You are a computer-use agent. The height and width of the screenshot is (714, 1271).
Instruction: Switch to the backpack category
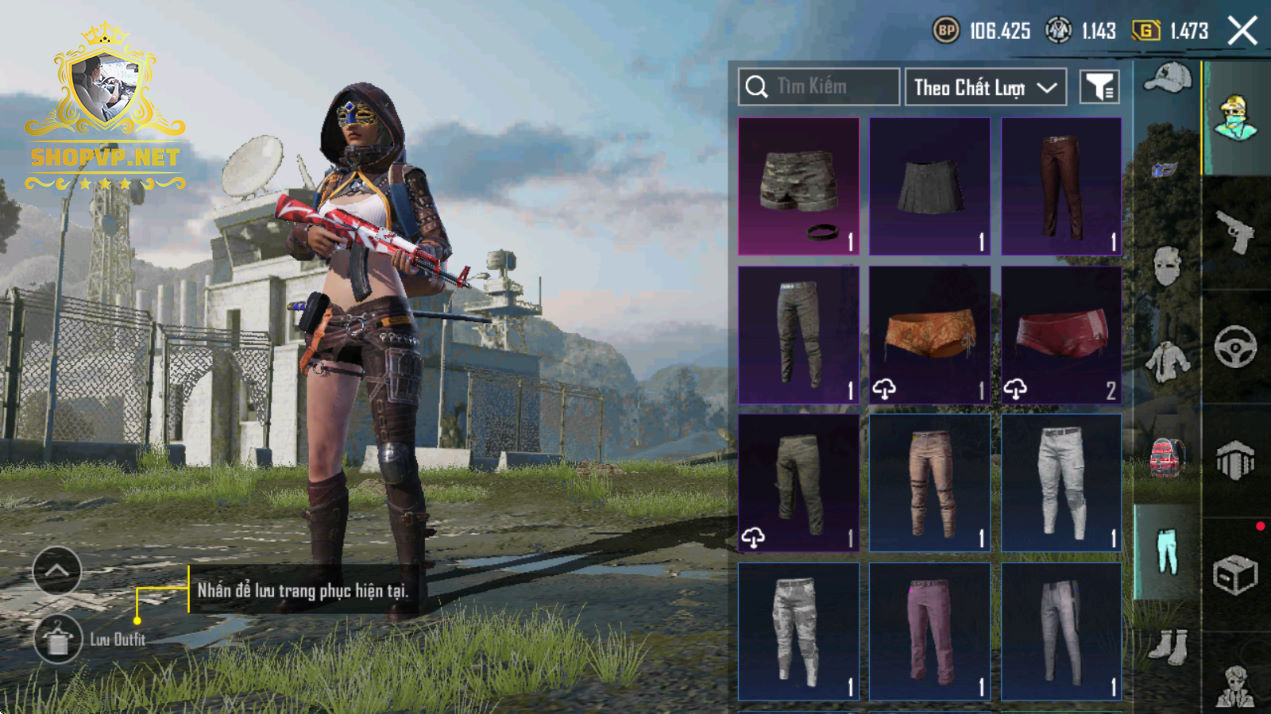(x=1167, y=457)
